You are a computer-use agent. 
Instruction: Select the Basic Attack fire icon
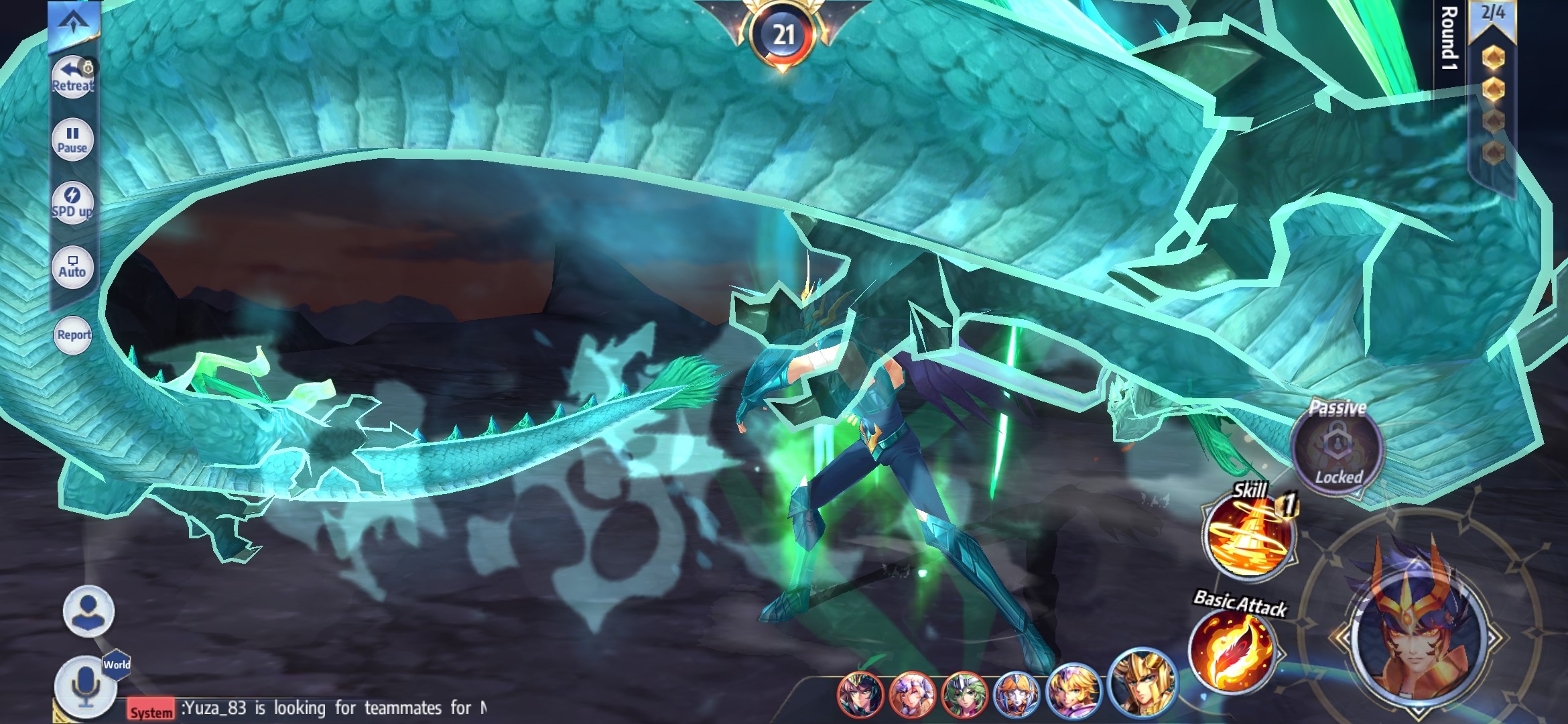point(1233,650)
